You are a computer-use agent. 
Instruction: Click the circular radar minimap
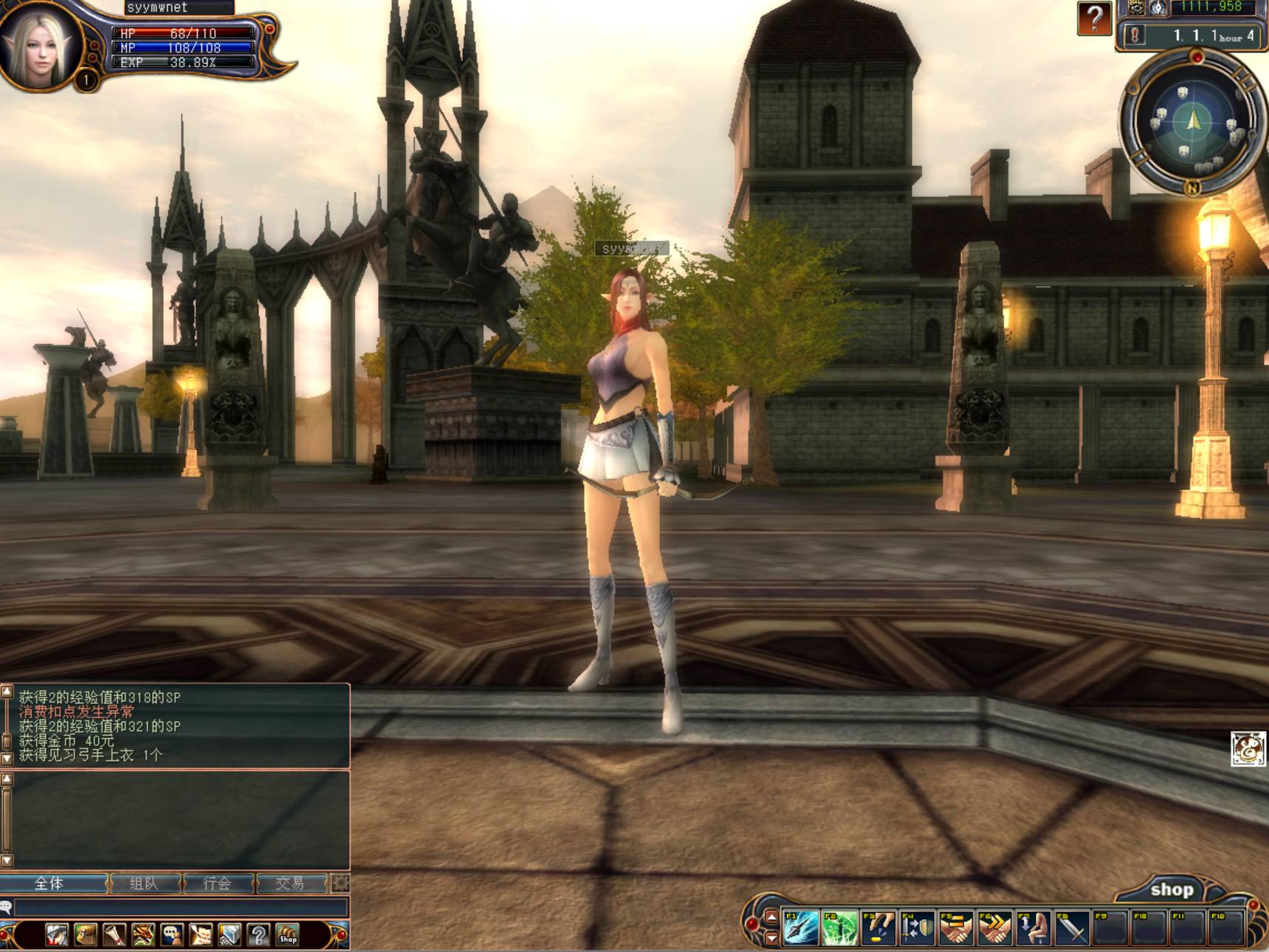click(x=1192, y=123)
